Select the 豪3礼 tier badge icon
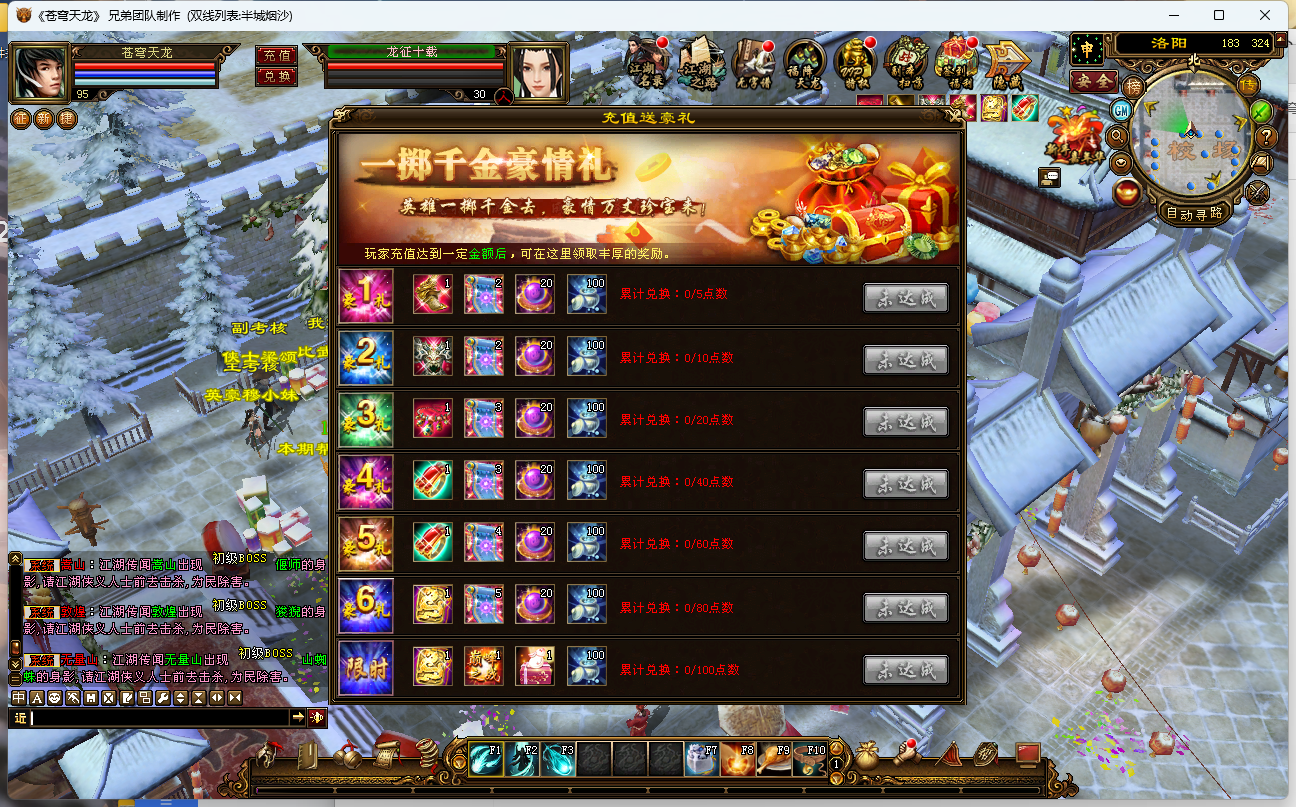This screenshot has width=1296, height=807. click(366, 421)
